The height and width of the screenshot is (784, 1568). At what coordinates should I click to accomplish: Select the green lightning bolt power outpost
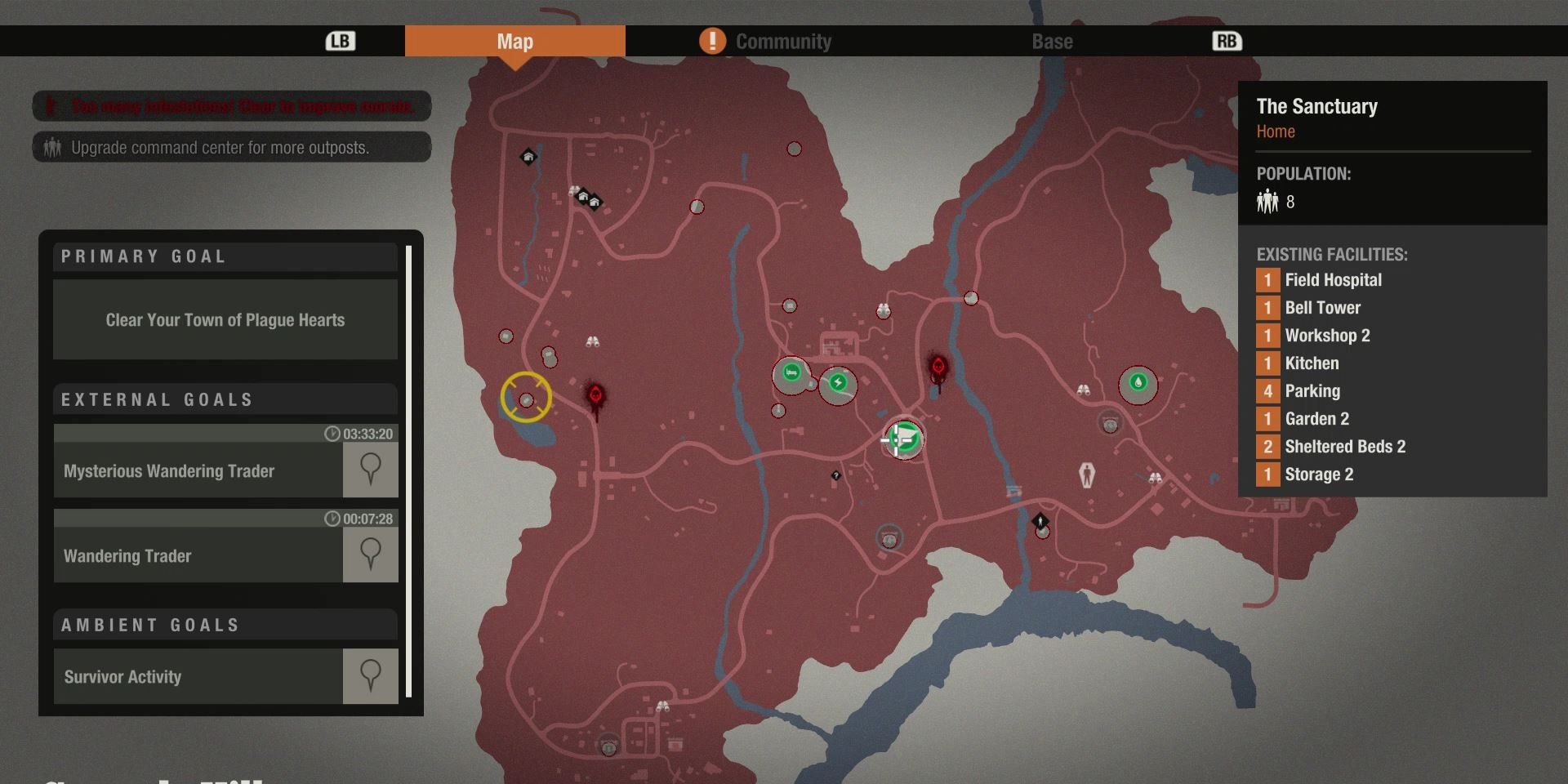pos(838,382)
